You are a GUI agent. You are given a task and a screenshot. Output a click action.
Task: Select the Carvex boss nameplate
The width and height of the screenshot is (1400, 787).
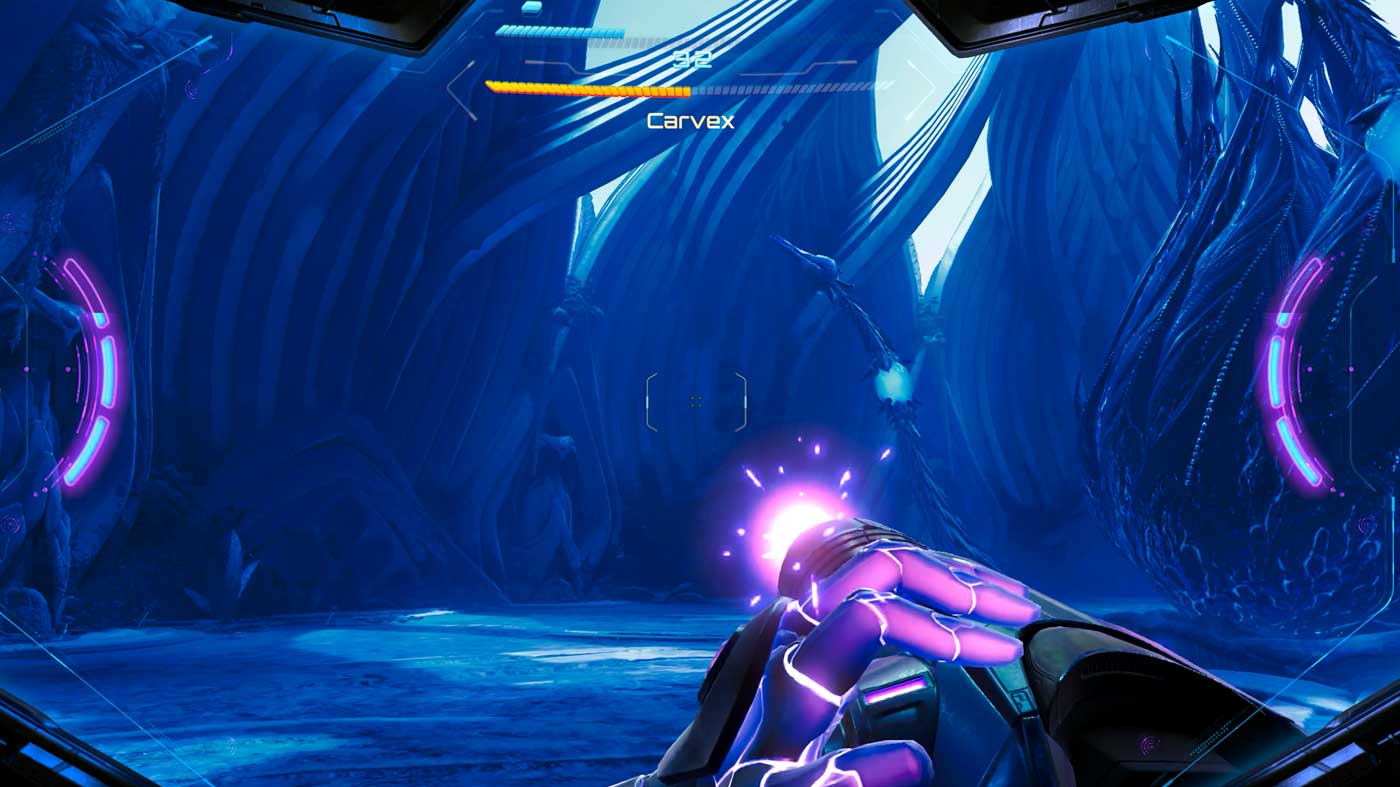(692, 121)
